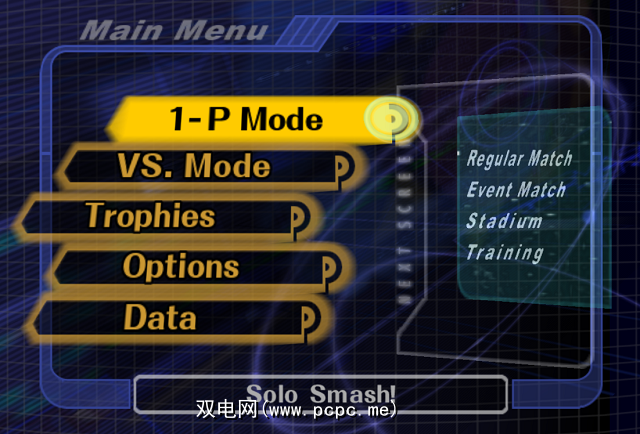The width and height of the screenshot is (640, 434).
Task: Open the Options menu
Action: click(181, 267)
